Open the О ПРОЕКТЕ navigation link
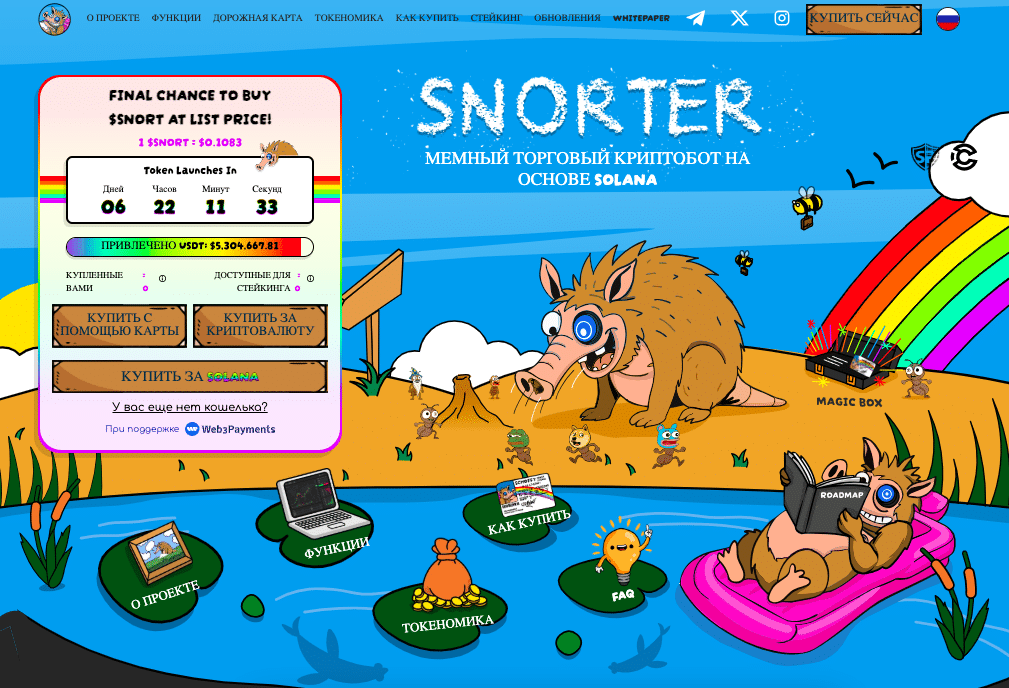The width and height of the screenshot is (1009, 688). pos(113,18)
